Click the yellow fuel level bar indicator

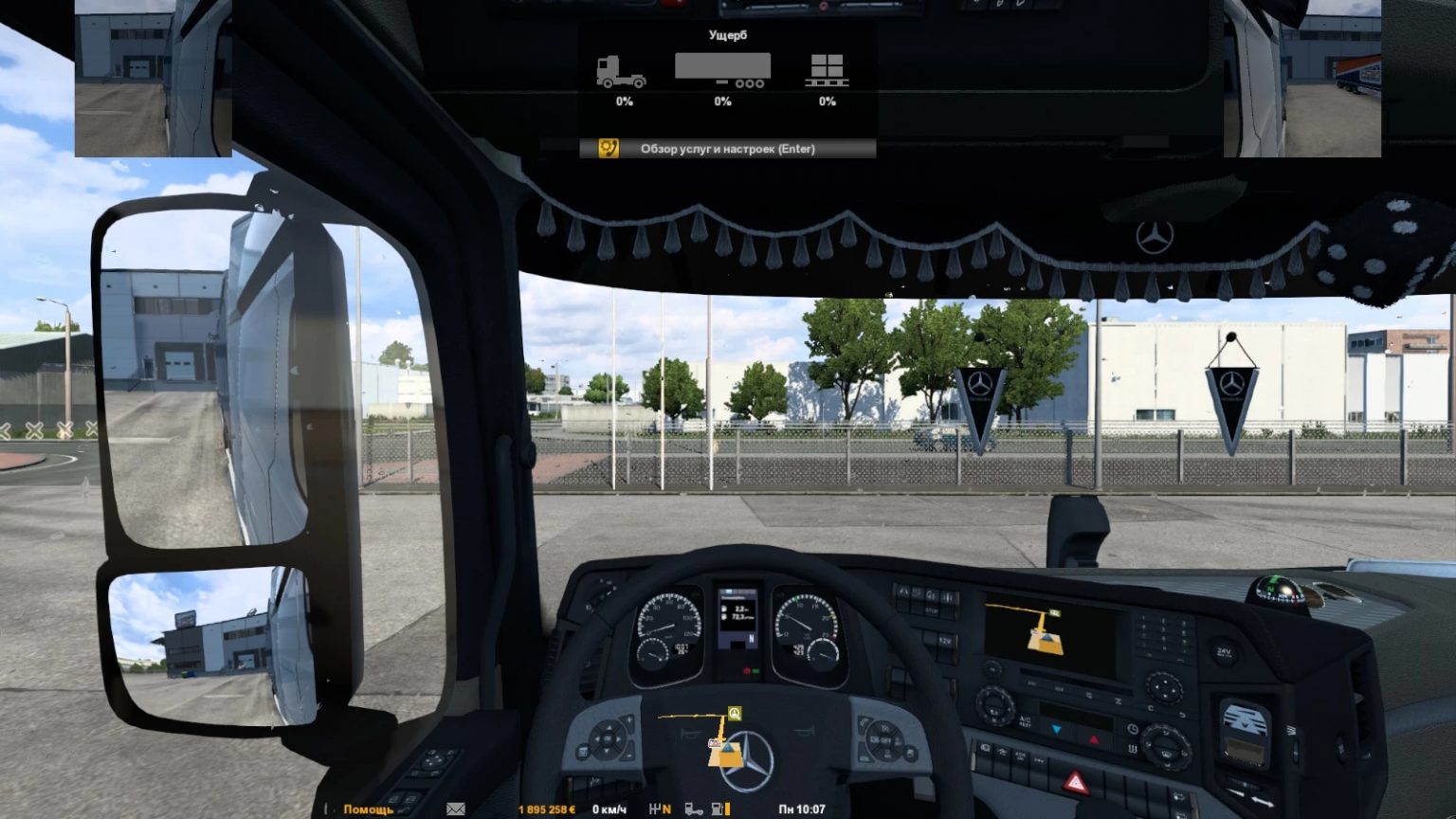point(727,810)
